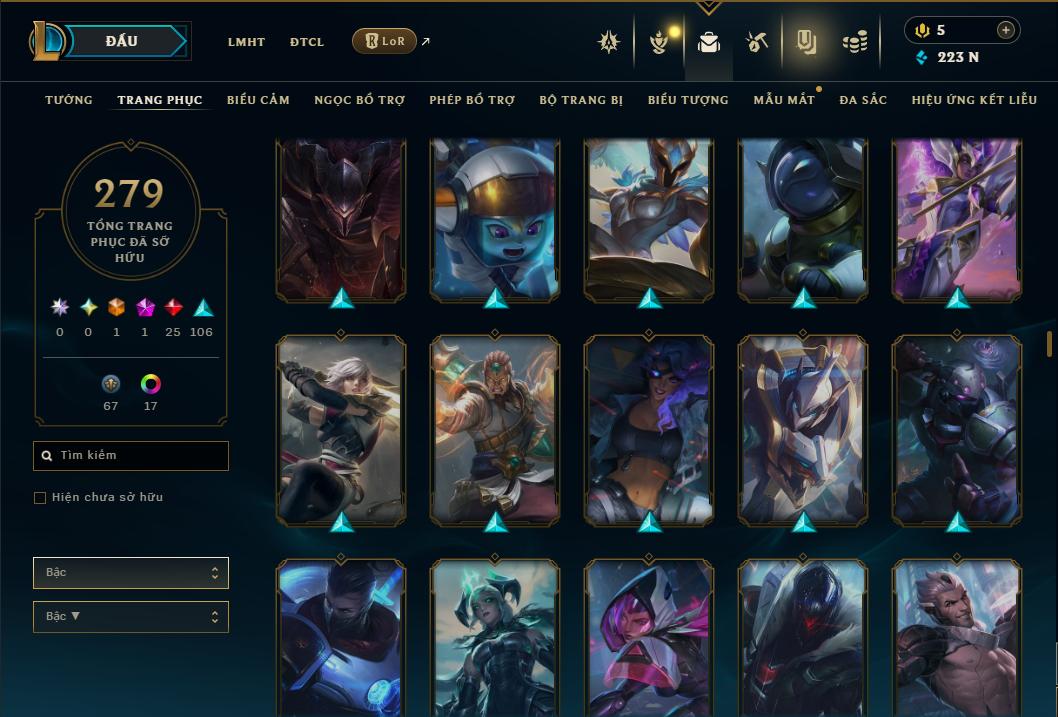This screenshot has height=717, width=1058.
Task: View the ĐA SẮC tab
Action: click(863, 100)
